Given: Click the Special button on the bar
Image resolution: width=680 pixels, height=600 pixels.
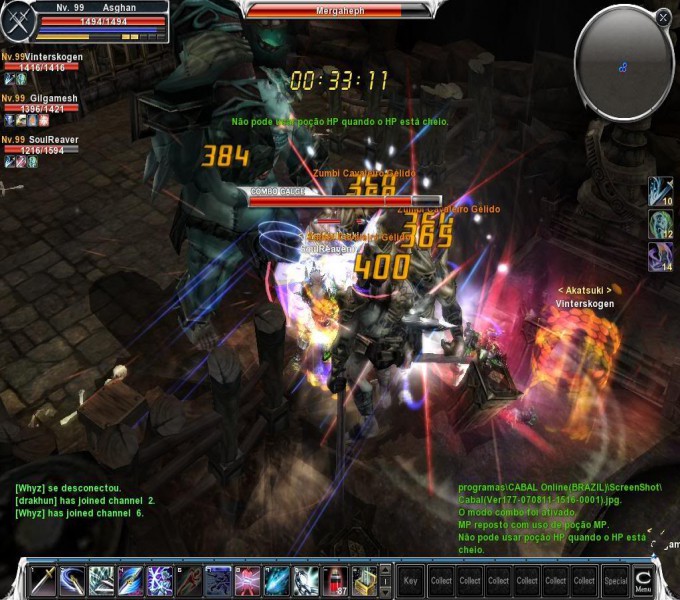Looking at the screenshot, I should (616, 580).
